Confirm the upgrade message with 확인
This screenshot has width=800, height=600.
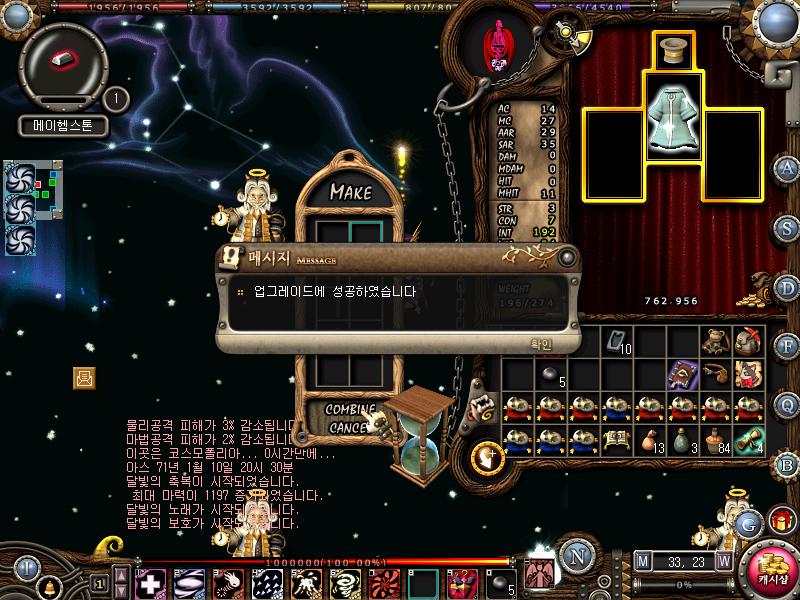click(x=540, y=343)
